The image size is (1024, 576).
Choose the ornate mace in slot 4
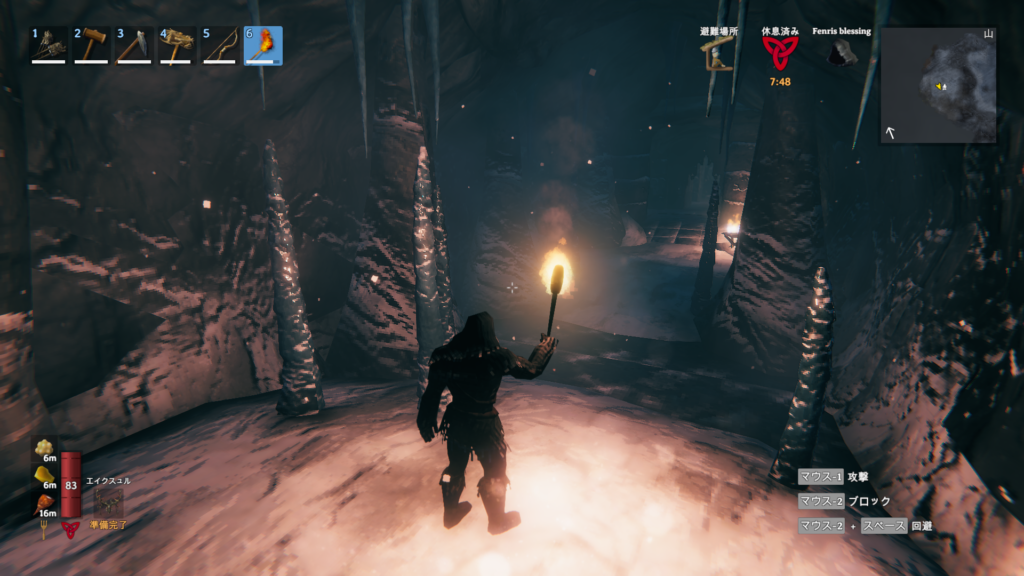pyautogui.click(x=177, y=45)
